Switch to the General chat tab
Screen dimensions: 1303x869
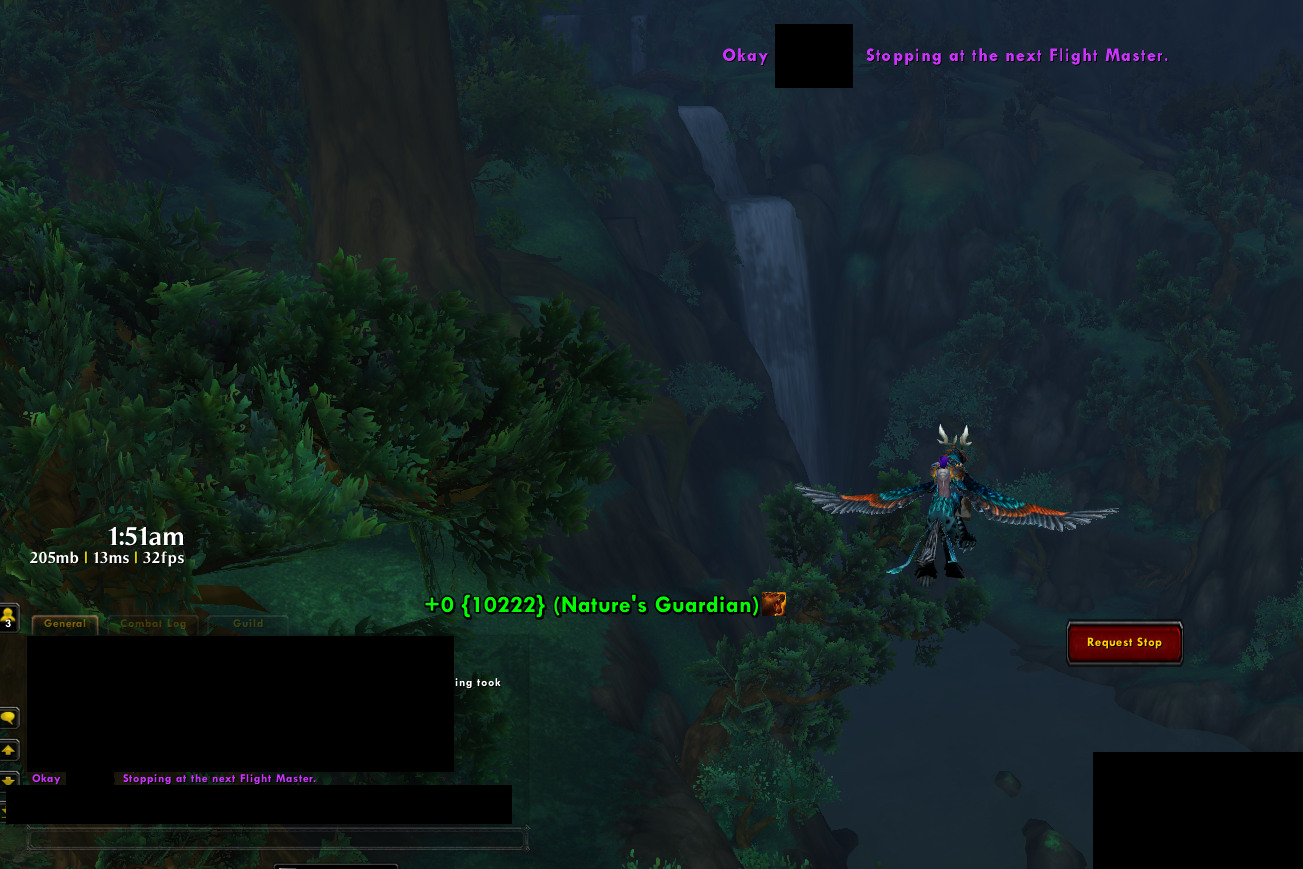63,623
